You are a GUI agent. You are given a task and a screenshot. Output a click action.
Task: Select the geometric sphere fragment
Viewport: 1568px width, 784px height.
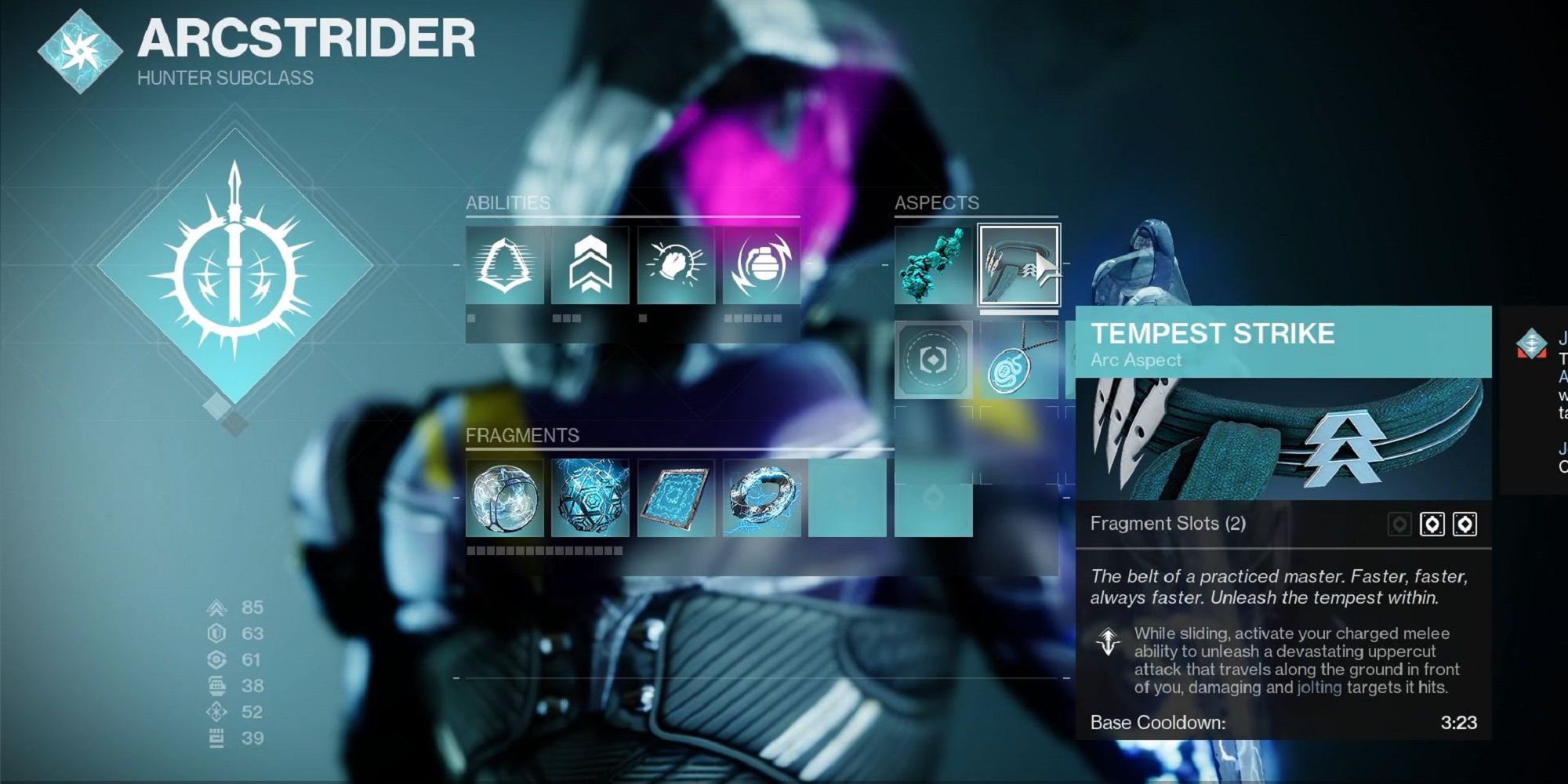(x=590, y=498)
